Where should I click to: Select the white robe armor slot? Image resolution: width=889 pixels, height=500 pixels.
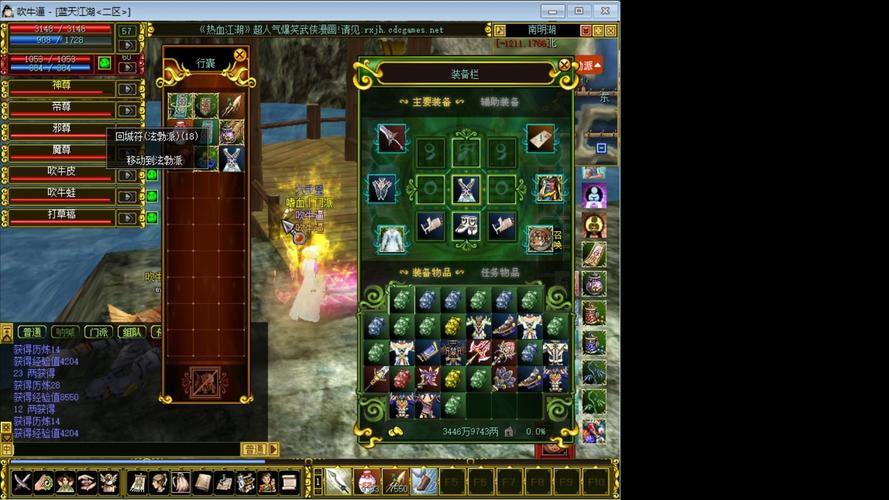click(392, 238)
